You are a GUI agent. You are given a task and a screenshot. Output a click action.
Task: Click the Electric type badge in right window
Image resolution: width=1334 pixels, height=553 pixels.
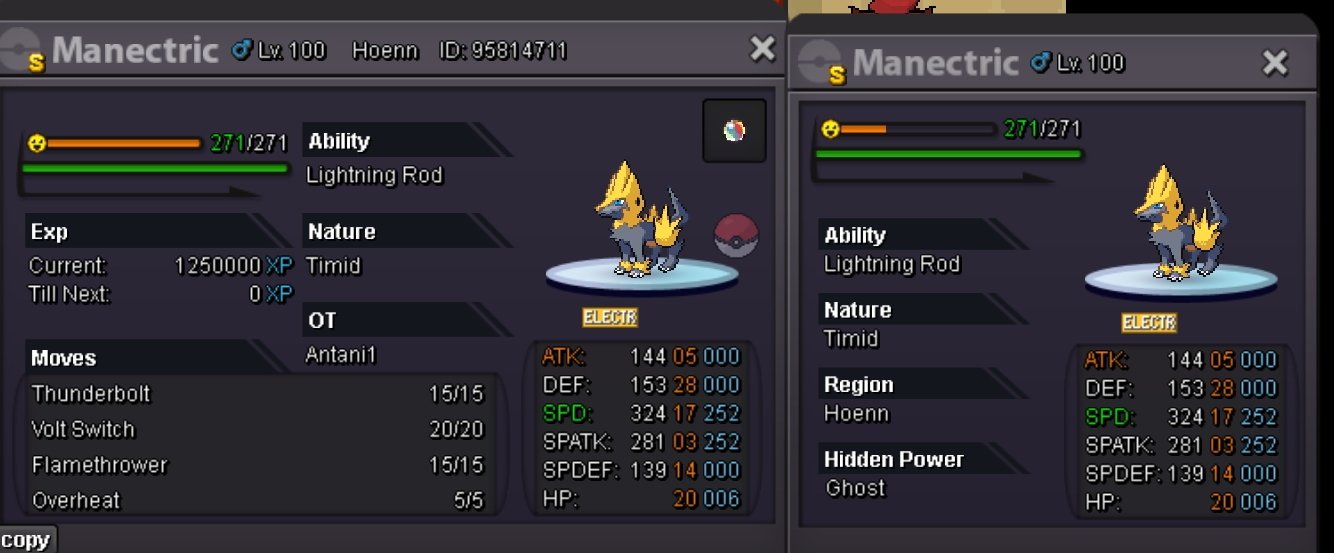(x=1148, y=323)
